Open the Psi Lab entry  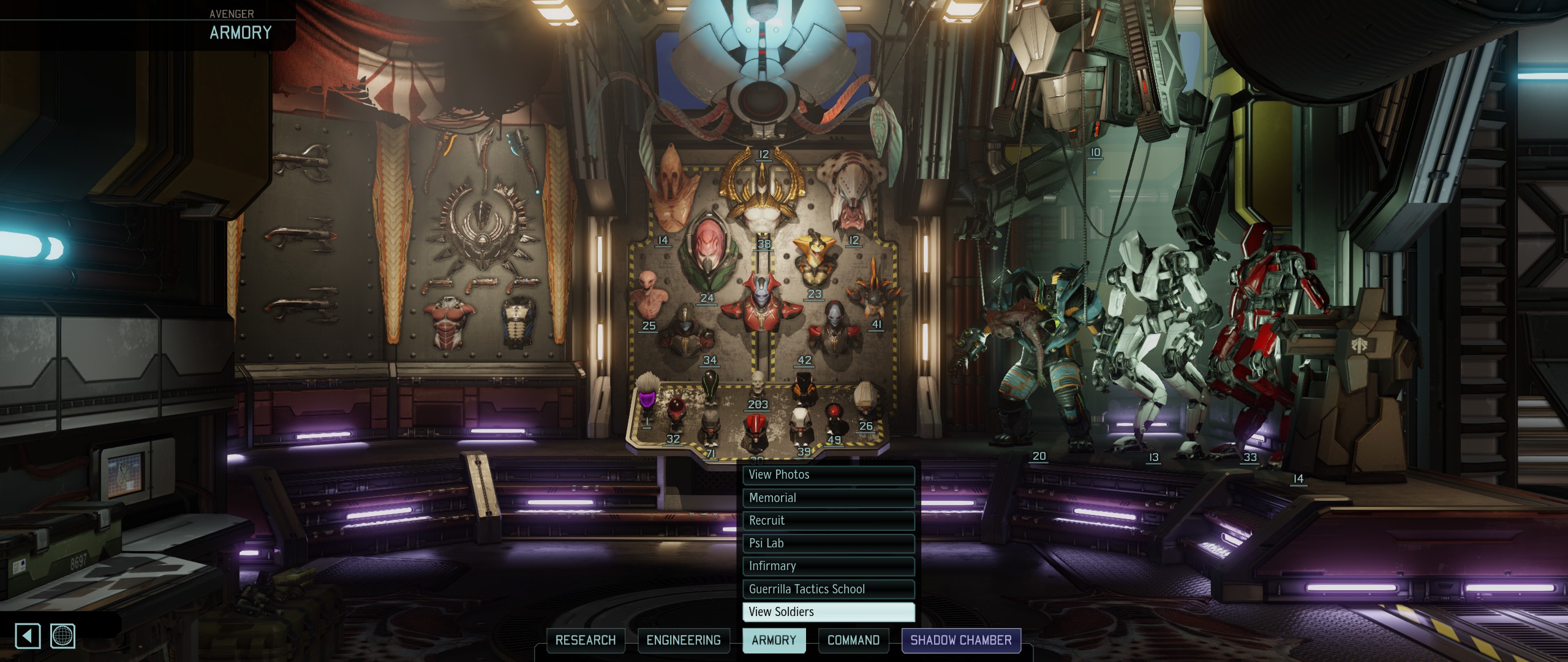click(x=828, y=543)
